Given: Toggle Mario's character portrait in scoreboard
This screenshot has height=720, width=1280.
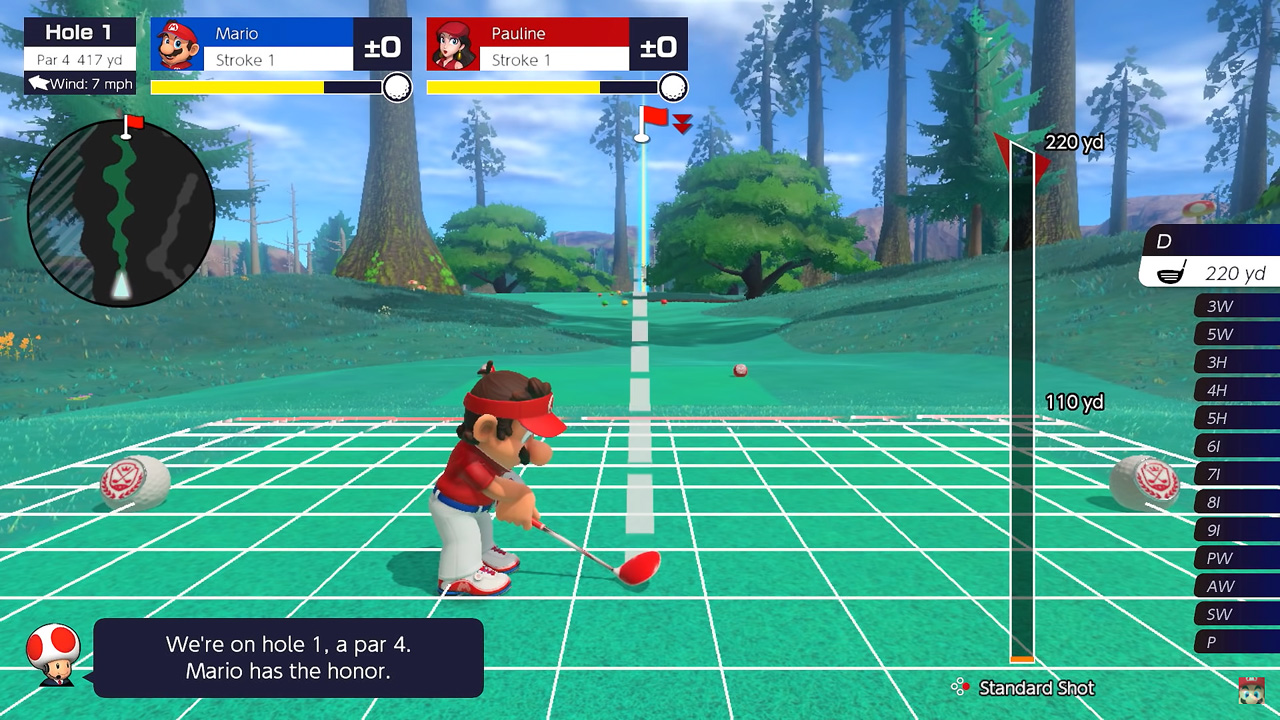Looking at the screenshot, I should 177,44.
